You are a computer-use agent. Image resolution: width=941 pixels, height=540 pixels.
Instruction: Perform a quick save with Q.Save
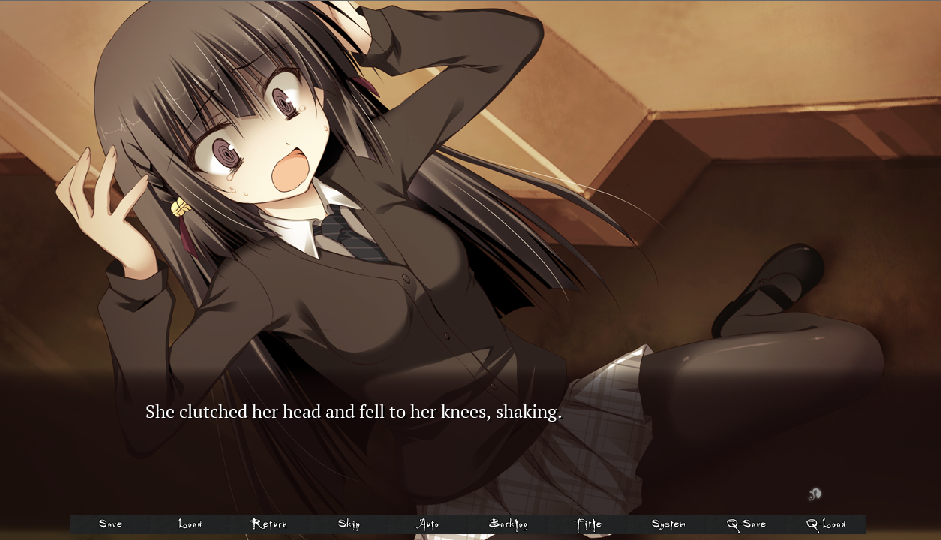747,524
